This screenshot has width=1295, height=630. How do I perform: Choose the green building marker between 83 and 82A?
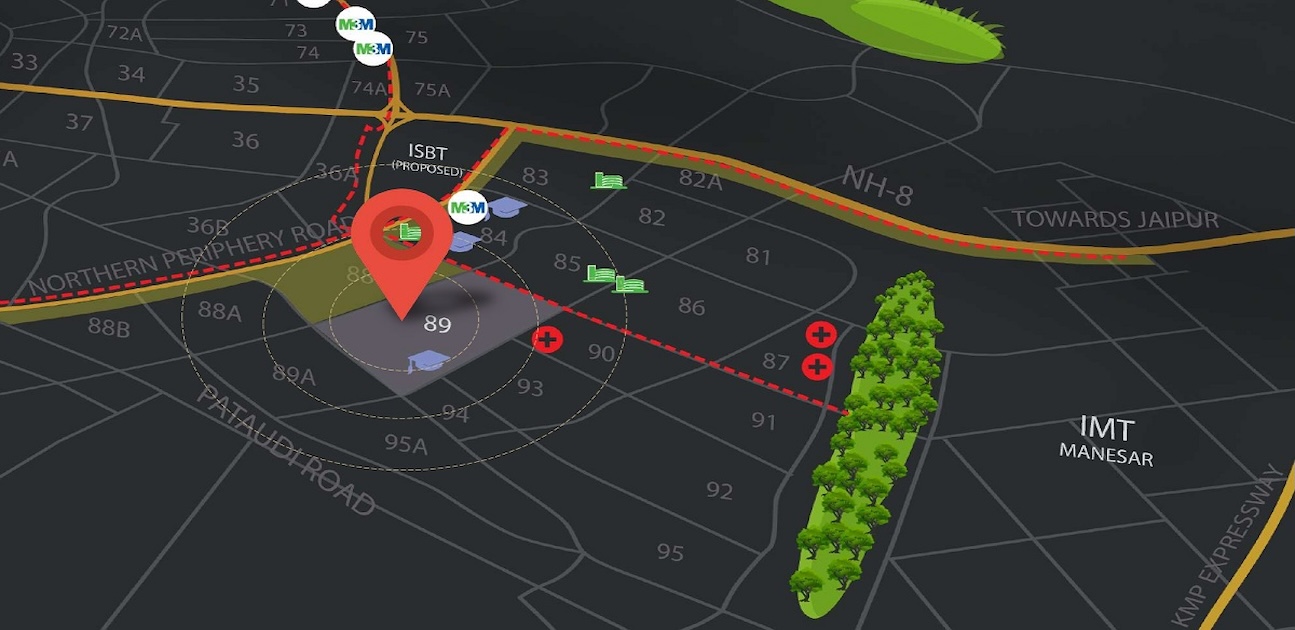[608, 180]
